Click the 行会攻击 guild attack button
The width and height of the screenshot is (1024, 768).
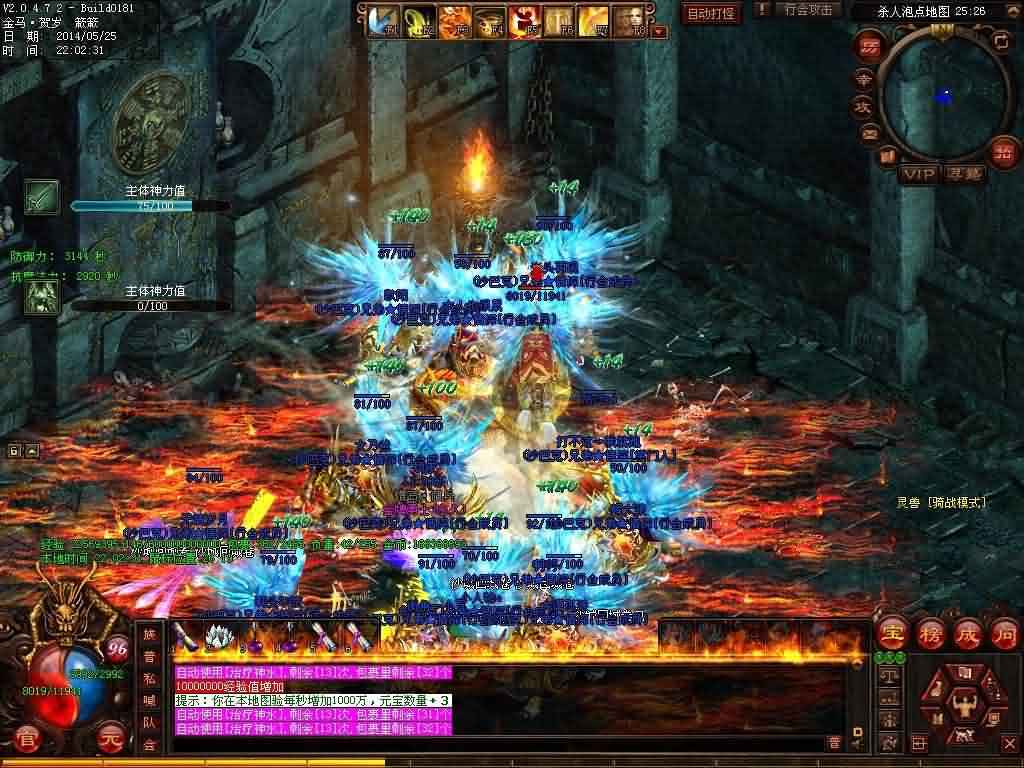click(x=807, y=11)
